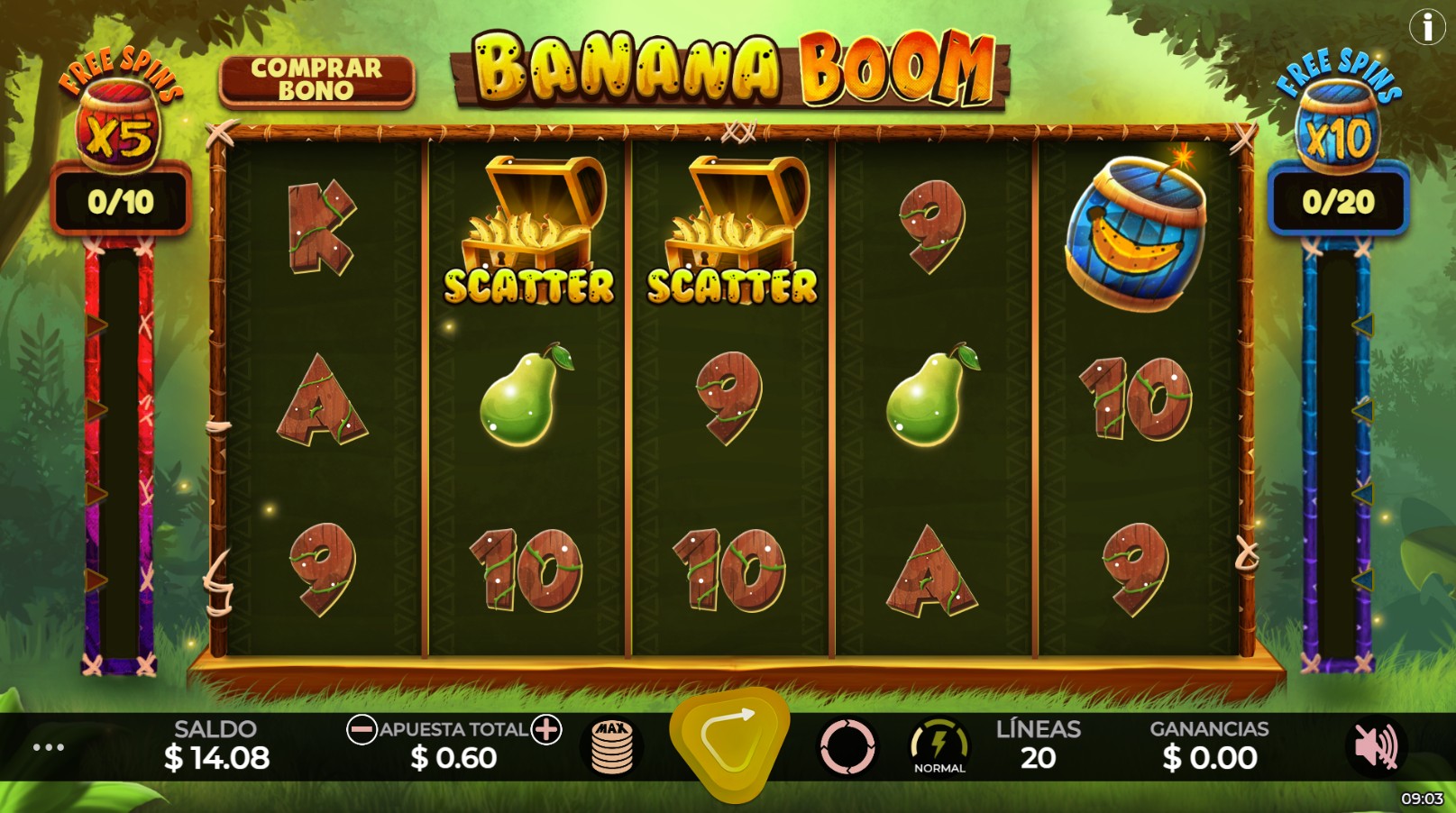Click the red Free Spins x5 barrel

(118, 126)
